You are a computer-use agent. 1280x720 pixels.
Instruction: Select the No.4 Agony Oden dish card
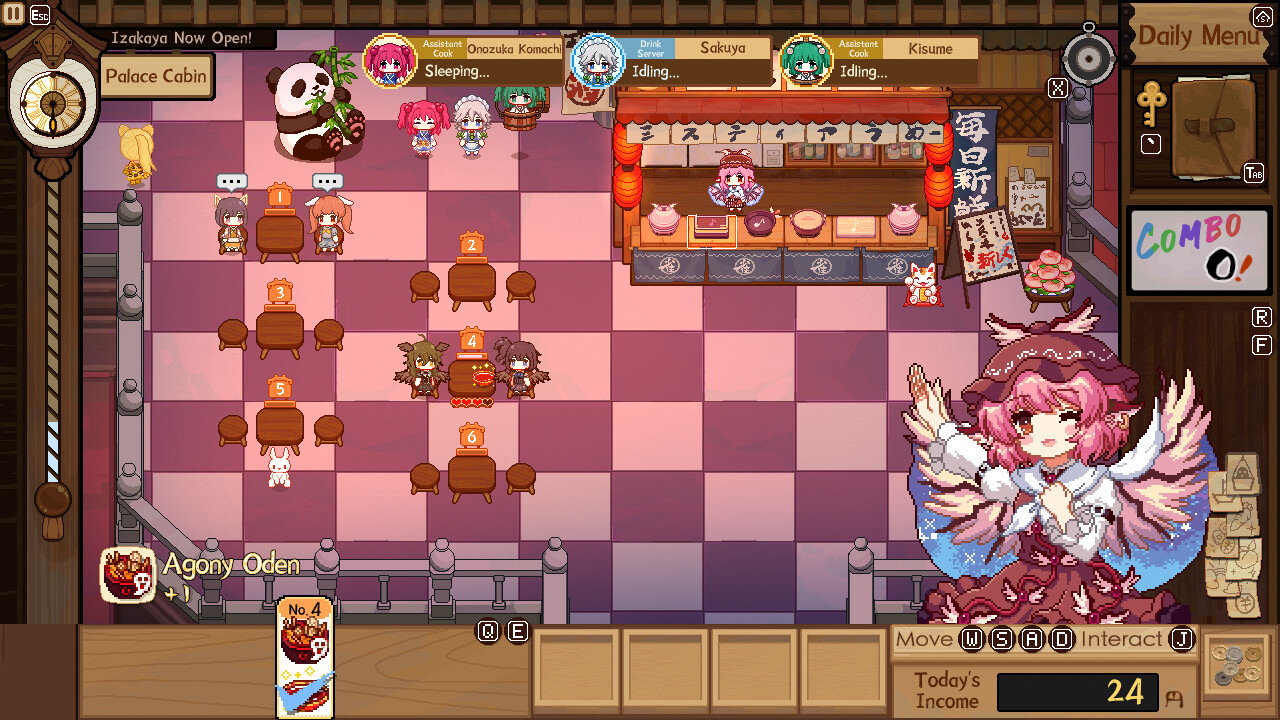tap(305, 658)
